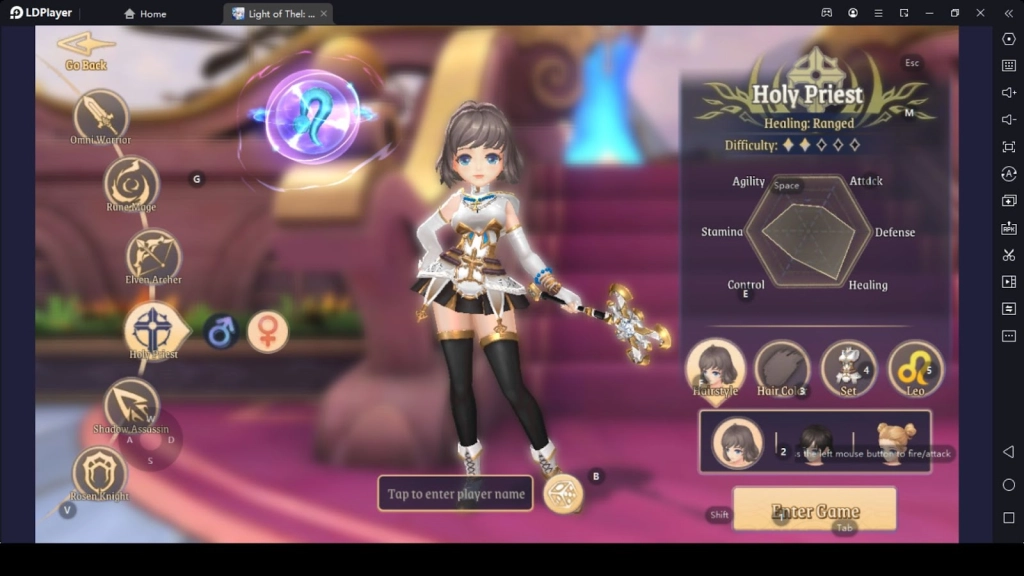
Task: Choose the Shadow Assassin class
Action: pyautogui.click(x=131, y=402)
